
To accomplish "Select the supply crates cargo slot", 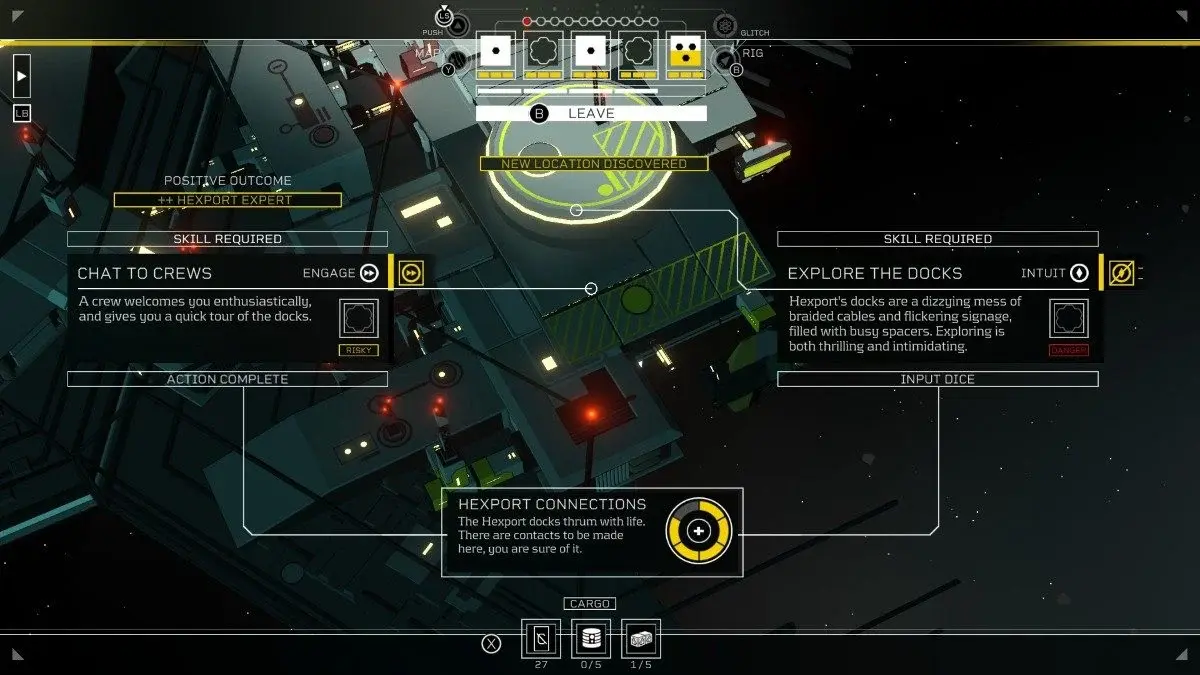I will (x=641, y=639).
